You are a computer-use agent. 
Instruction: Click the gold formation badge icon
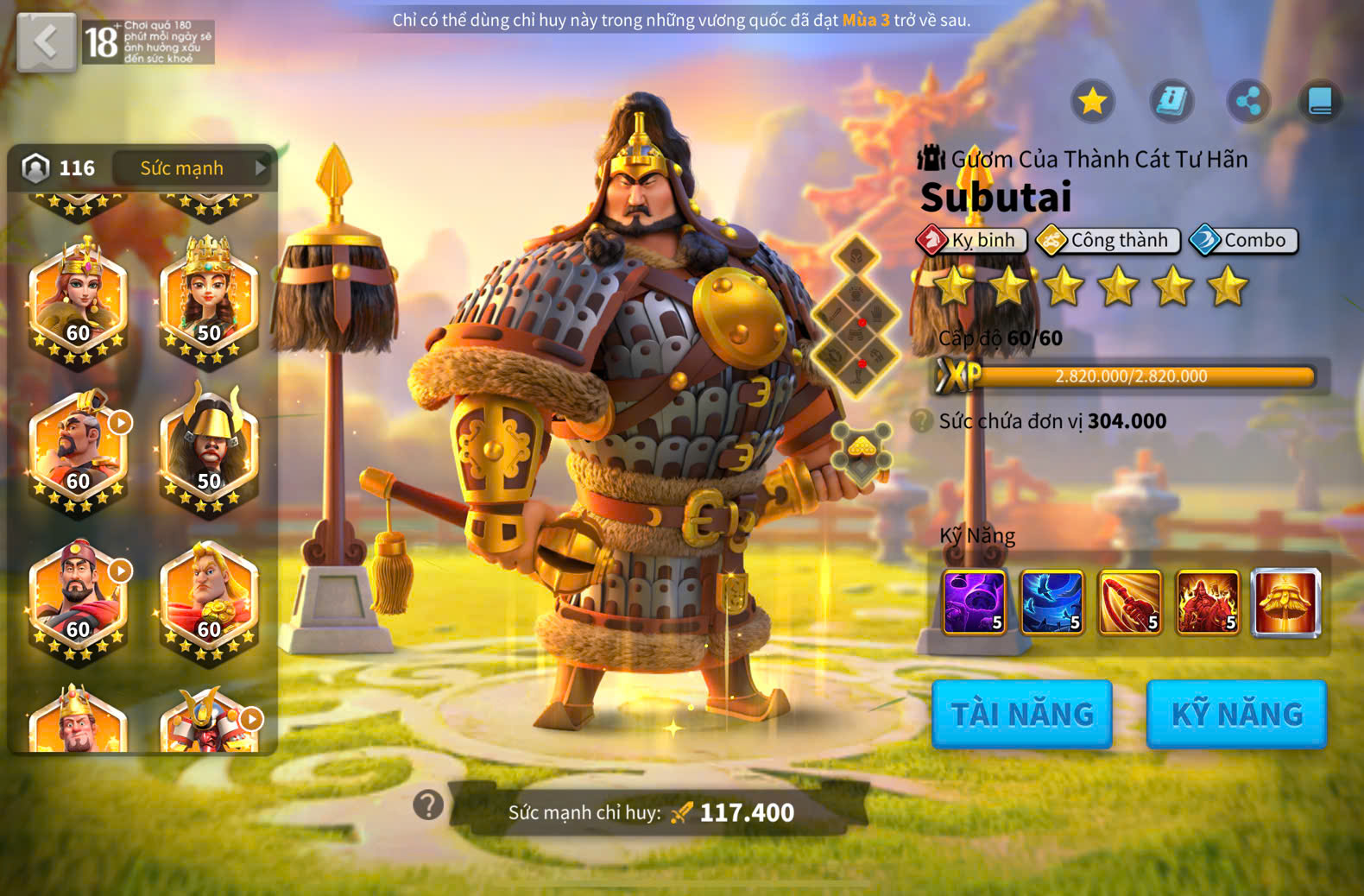862,450
